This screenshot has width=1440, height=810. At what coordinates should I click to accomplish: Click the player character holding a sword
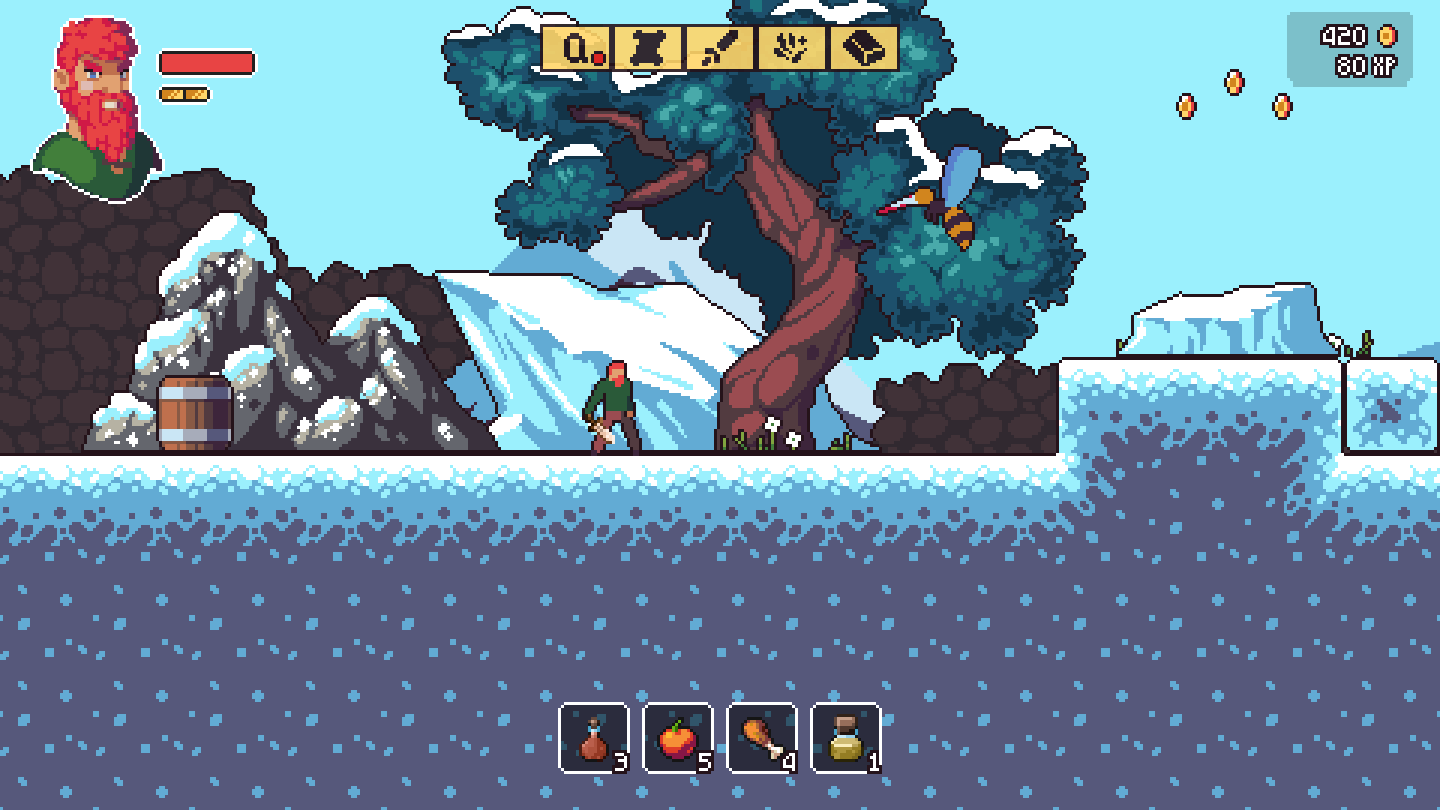tap(613, 405)
